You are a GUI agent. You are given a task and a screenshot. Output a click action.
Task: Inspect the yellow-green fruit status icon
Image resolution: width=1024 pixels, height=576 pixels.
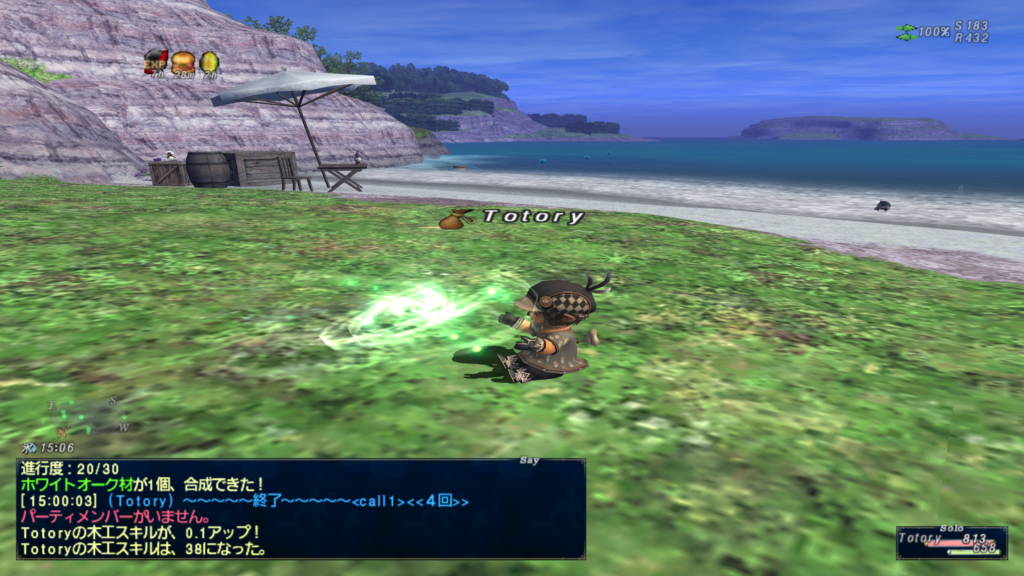tap(209, 62)
